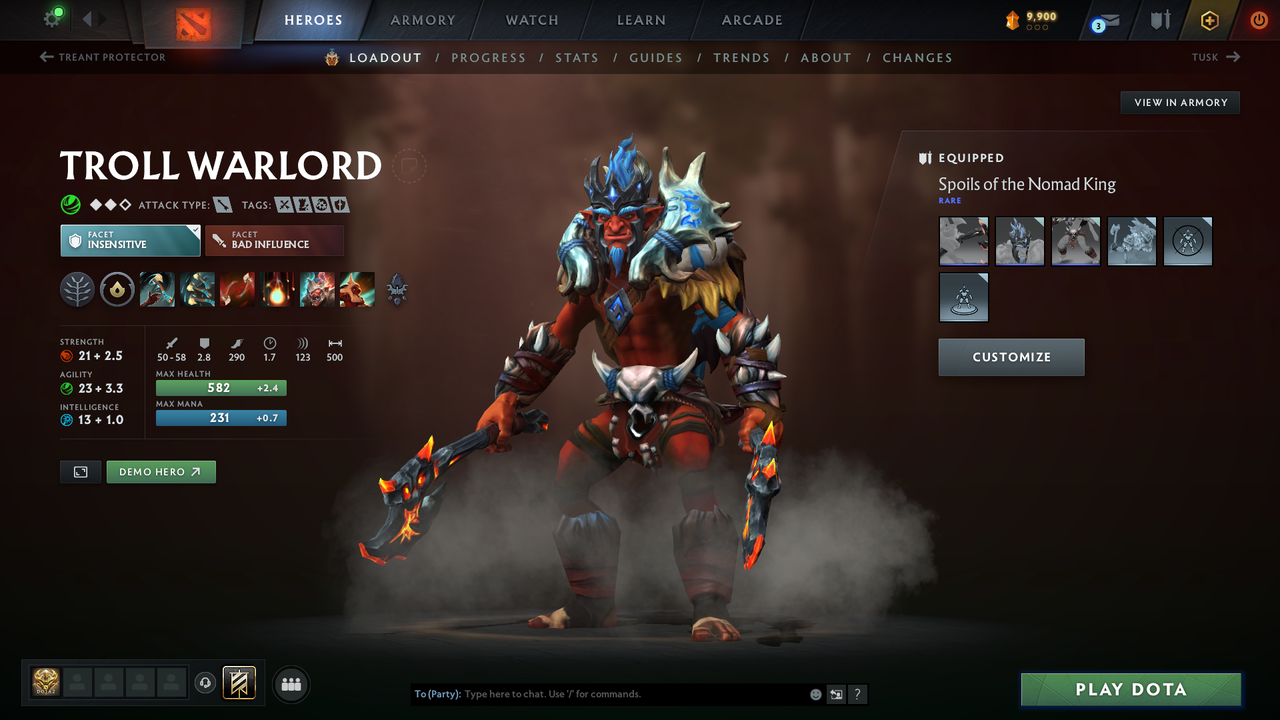Screen dimensions: 1280x720
Task: Open the ARCADE menu
Action: [x=751, y=20]
